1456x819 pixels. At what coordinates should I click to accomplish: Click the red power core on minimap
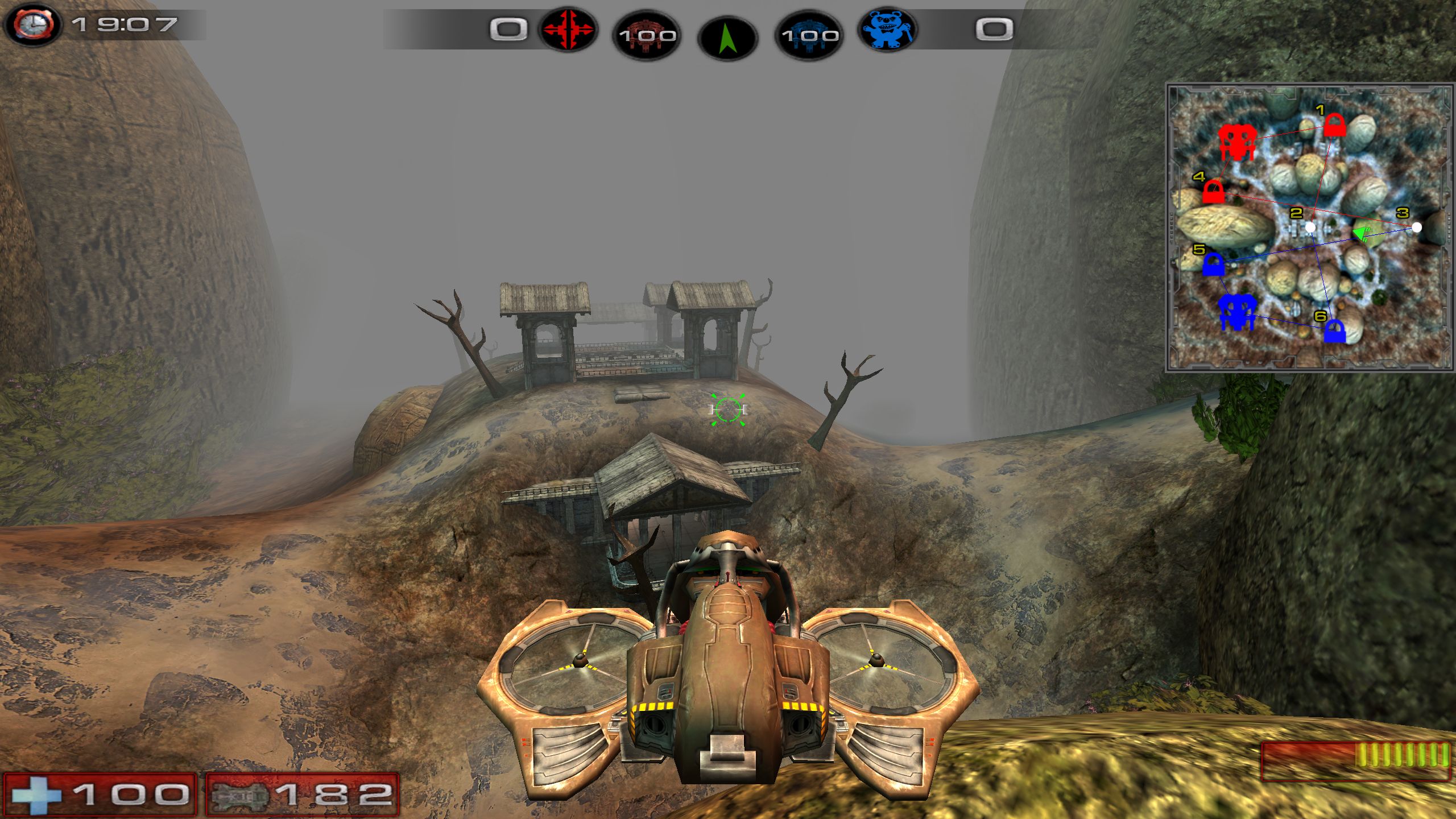point(1235,143)
